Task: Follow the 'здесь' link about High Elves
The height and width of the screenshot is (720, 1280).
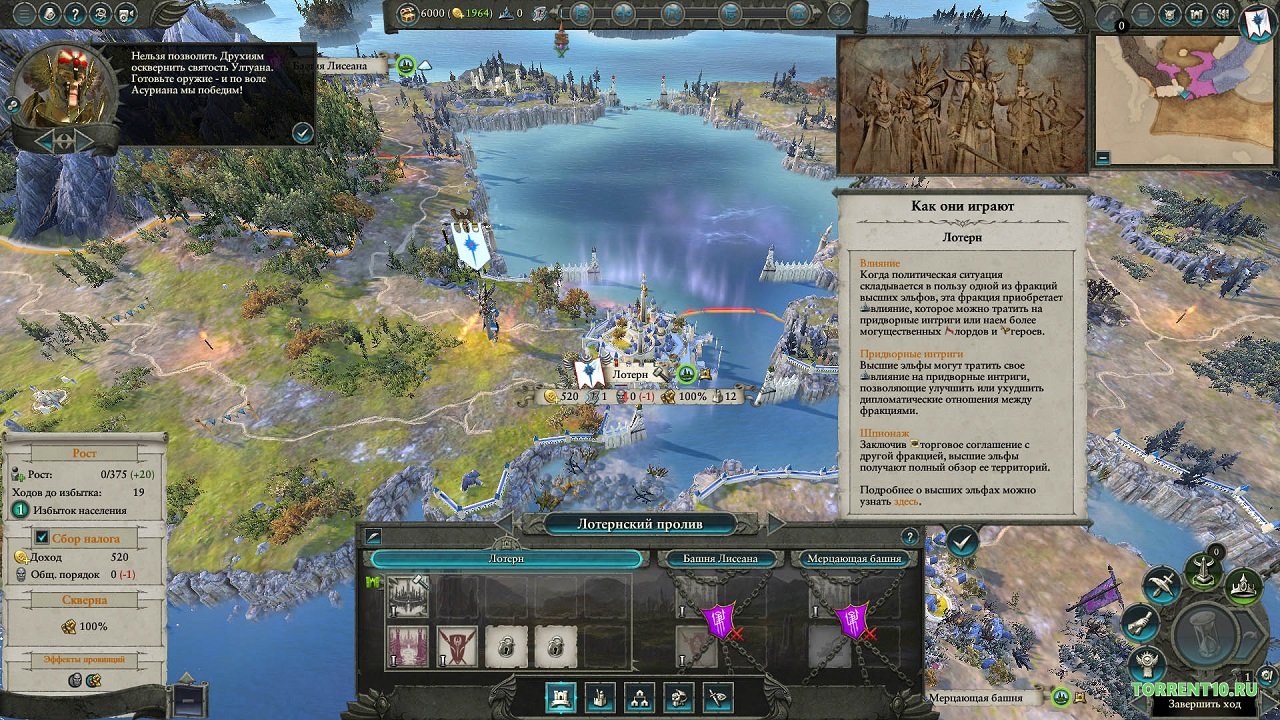Action: point(906,501)
